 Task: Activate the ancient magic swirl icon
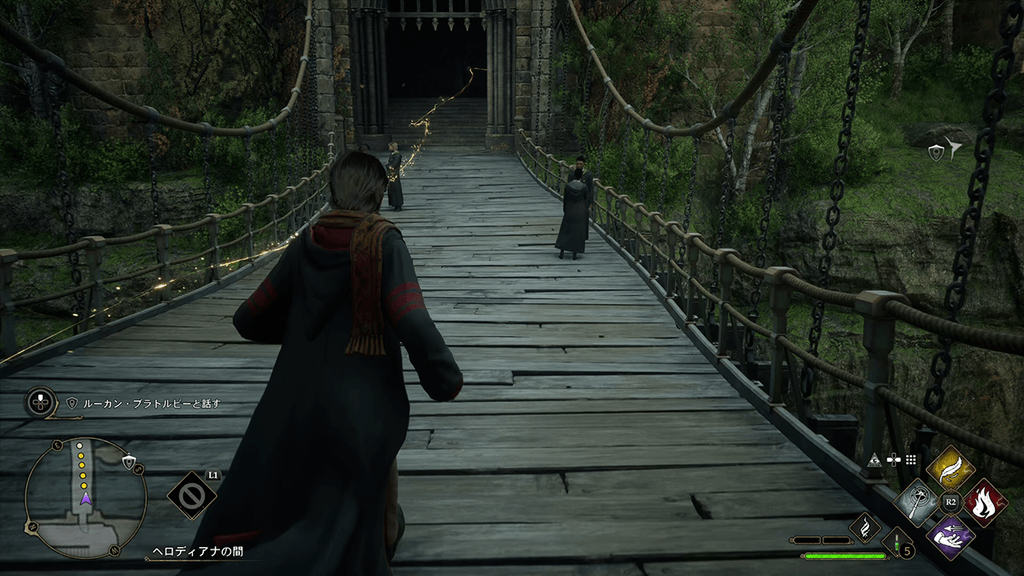tap(863, 527)
